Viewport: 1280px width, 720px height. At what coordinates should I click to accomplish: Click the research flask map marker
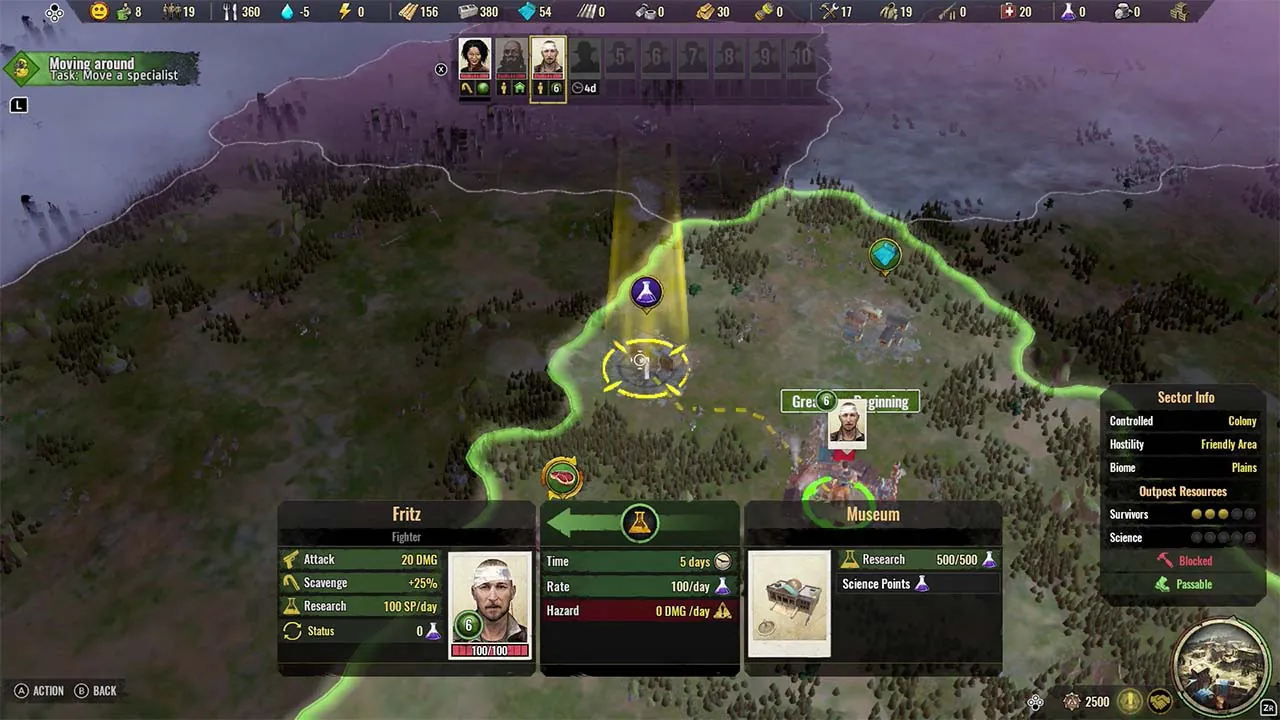[645, 293]
